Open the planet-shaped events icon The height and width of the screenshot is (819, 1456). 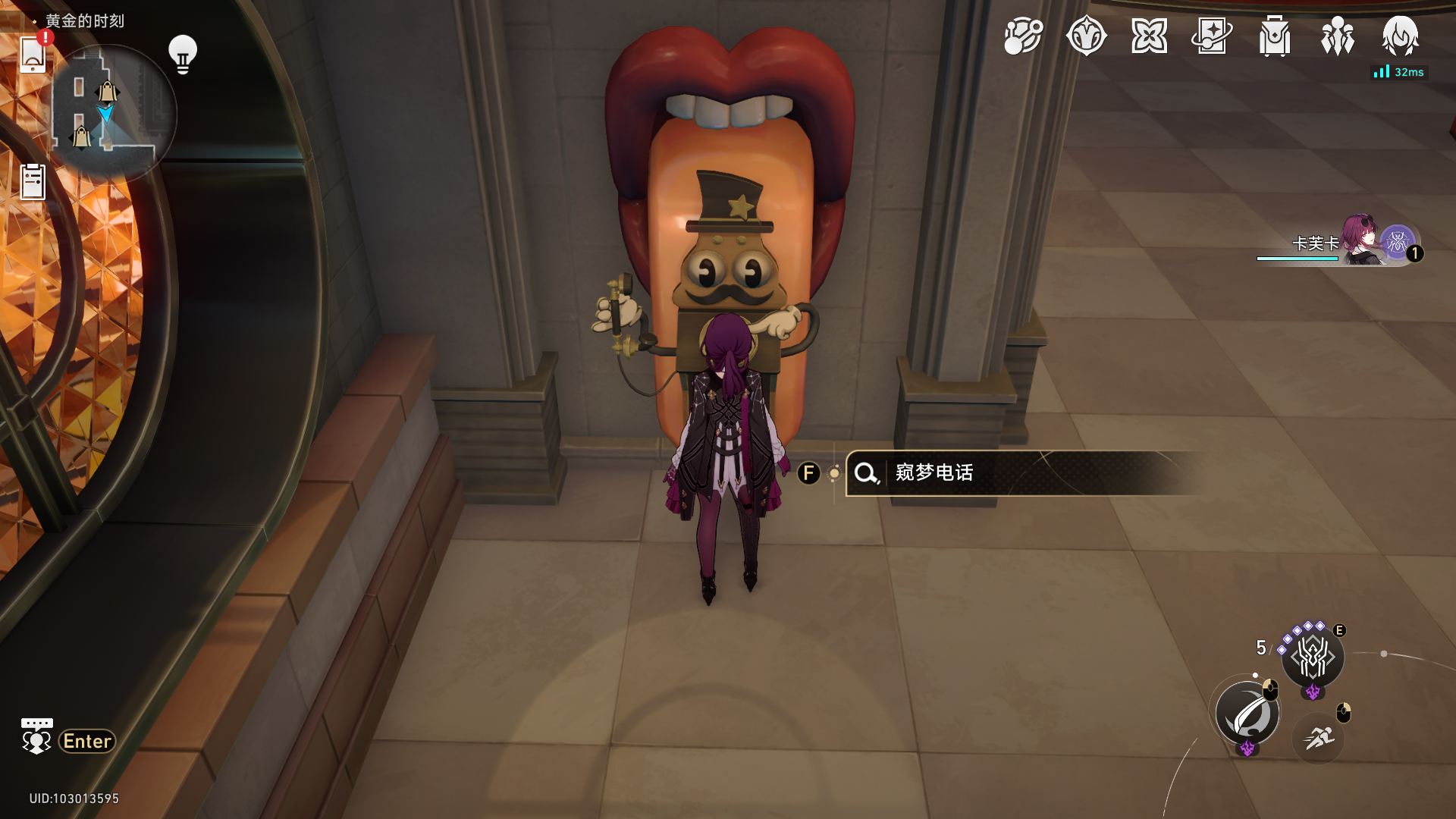coord(1023,36)
